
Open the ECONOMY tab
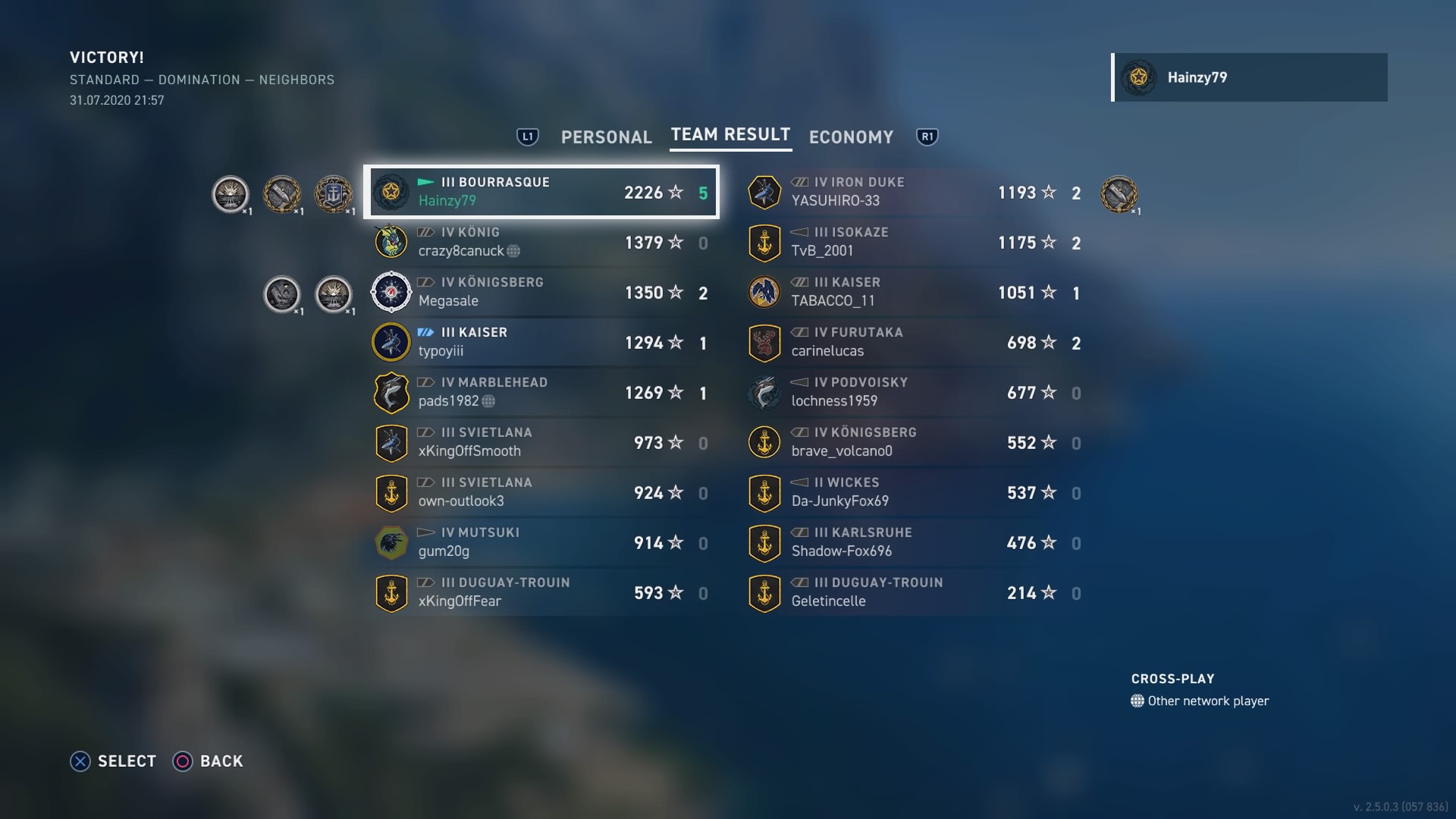click(x=851, y=137)
